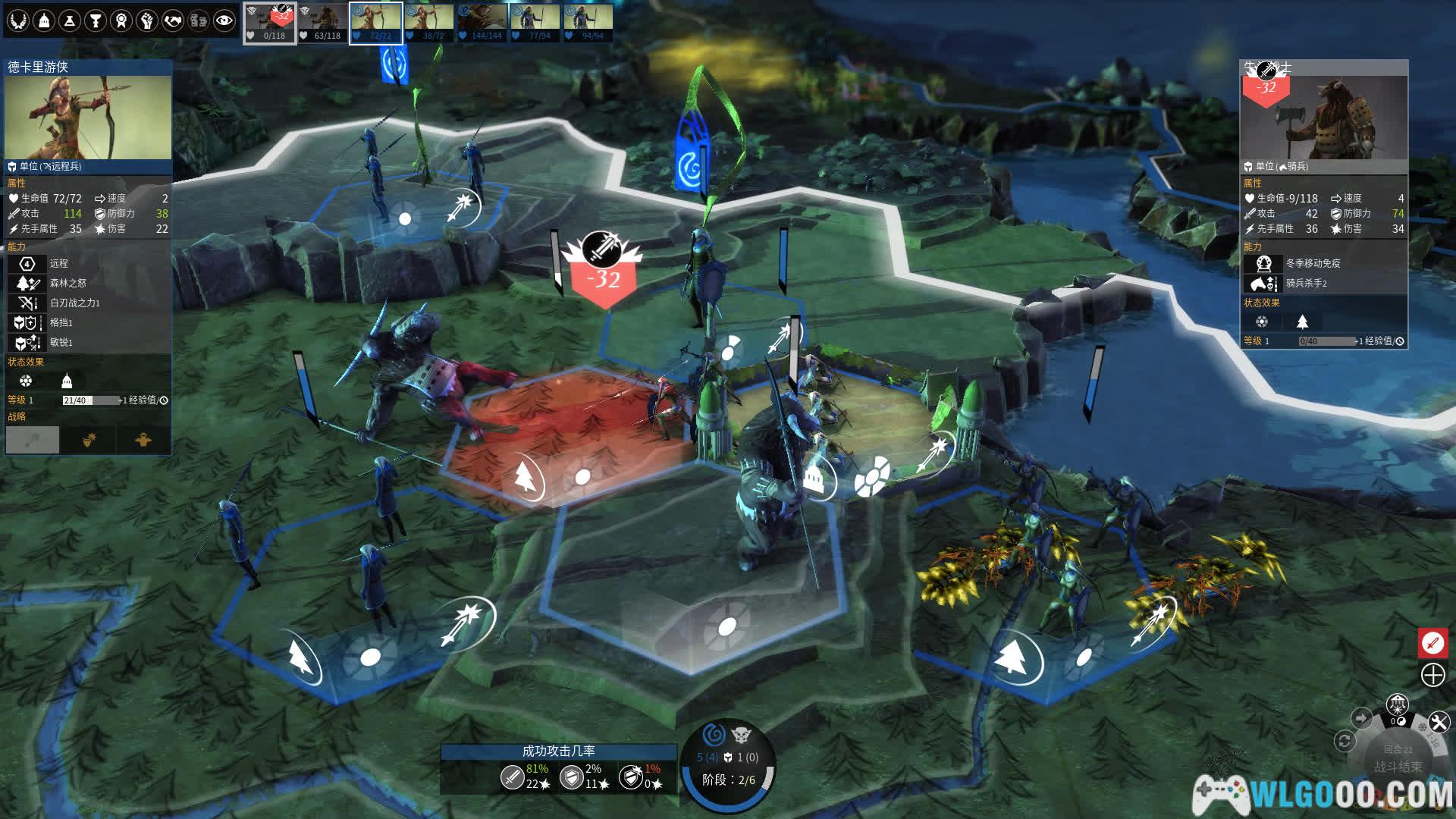
Task: Open the city dome icon screen
Action: point(44,20)
